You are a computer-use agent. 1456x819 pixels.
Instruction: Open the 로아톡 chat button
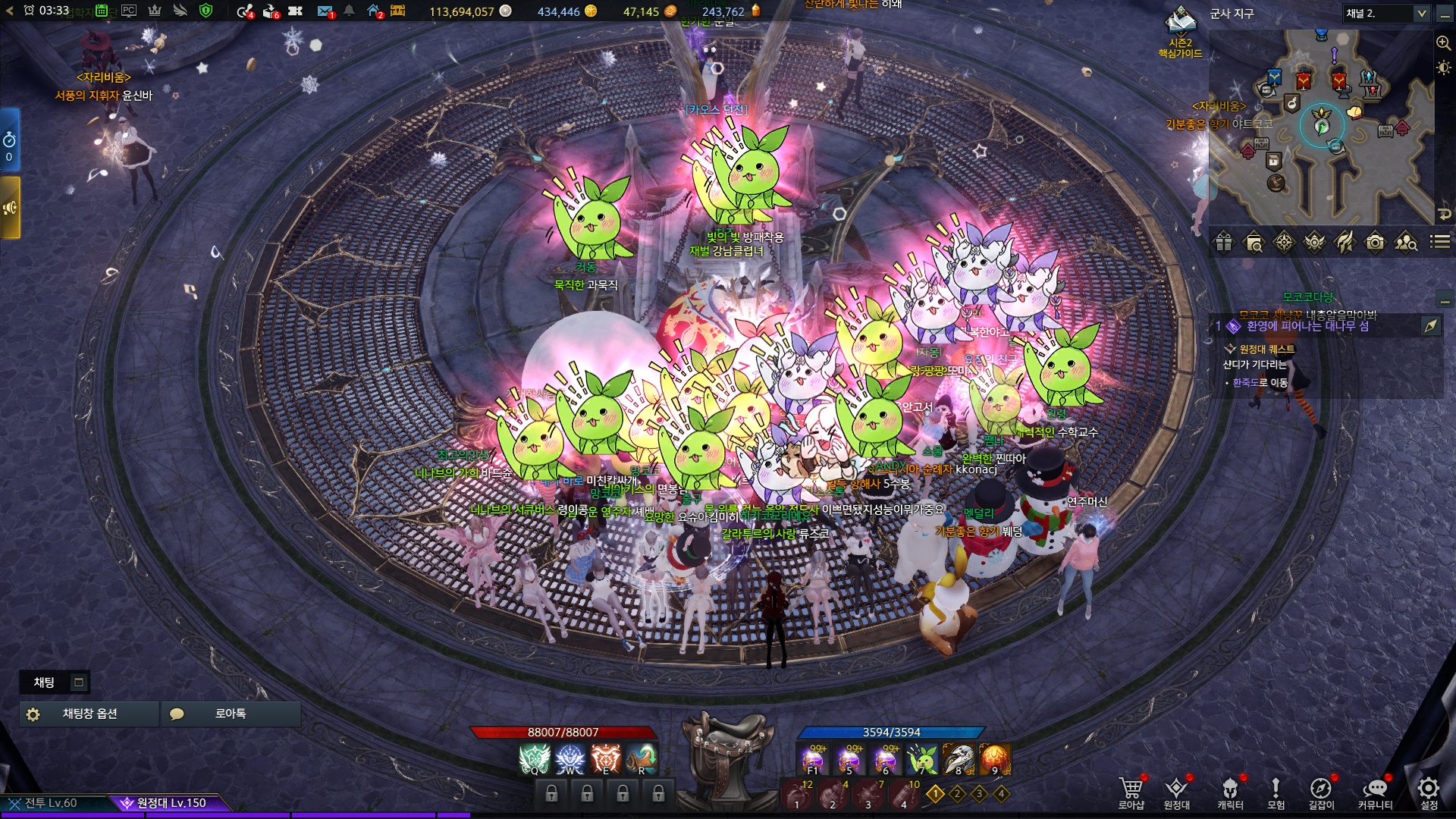pos(231,714)
